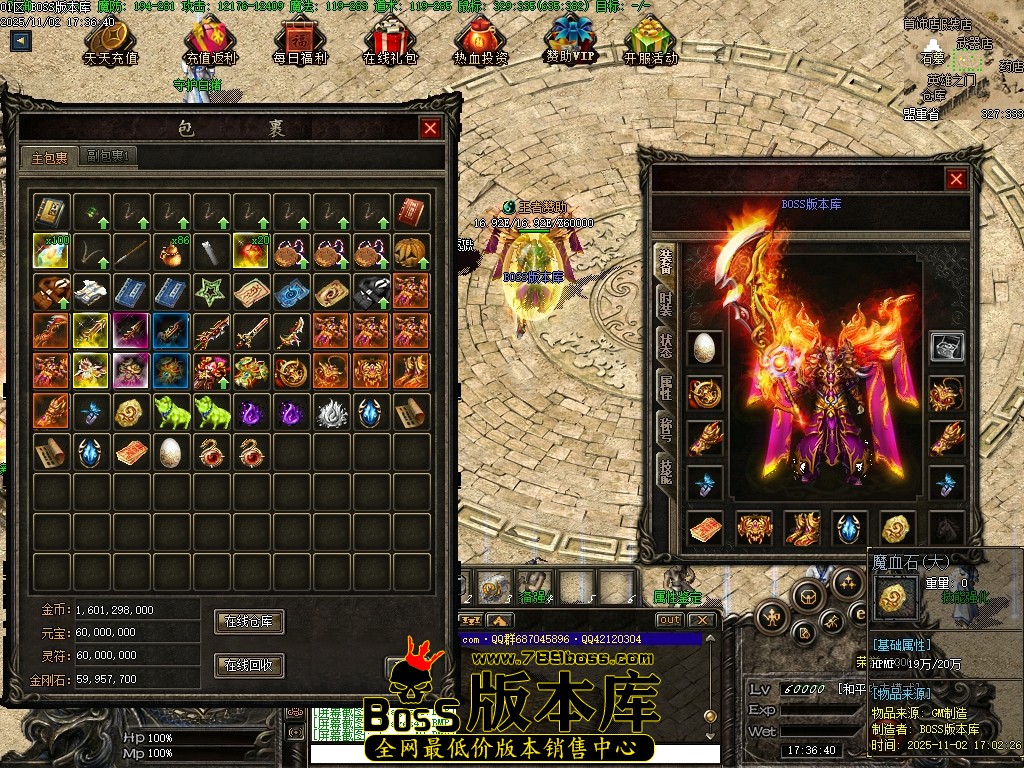Screen dimensions: 1024x768
Task: Open the 天天充值 daily recharge icon
Action: [x=111, y=40]
